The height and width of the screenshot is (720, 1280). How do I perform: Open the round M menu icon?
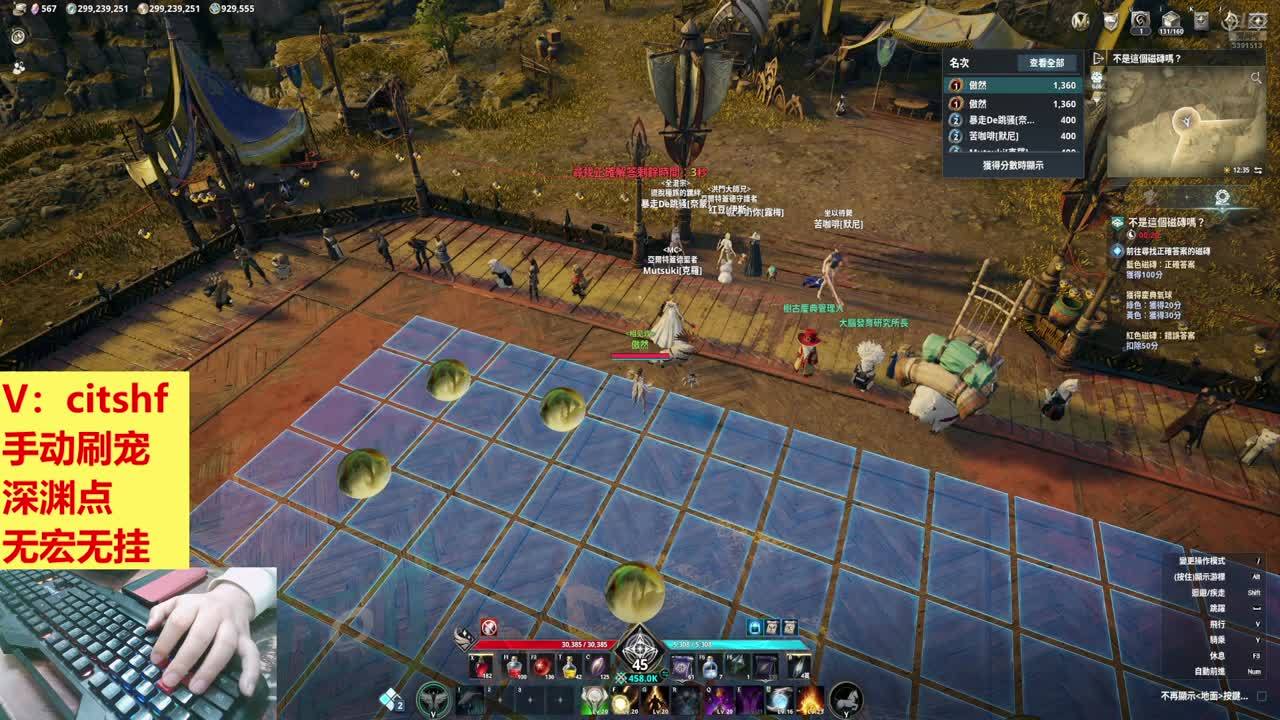click(1080, 20)
